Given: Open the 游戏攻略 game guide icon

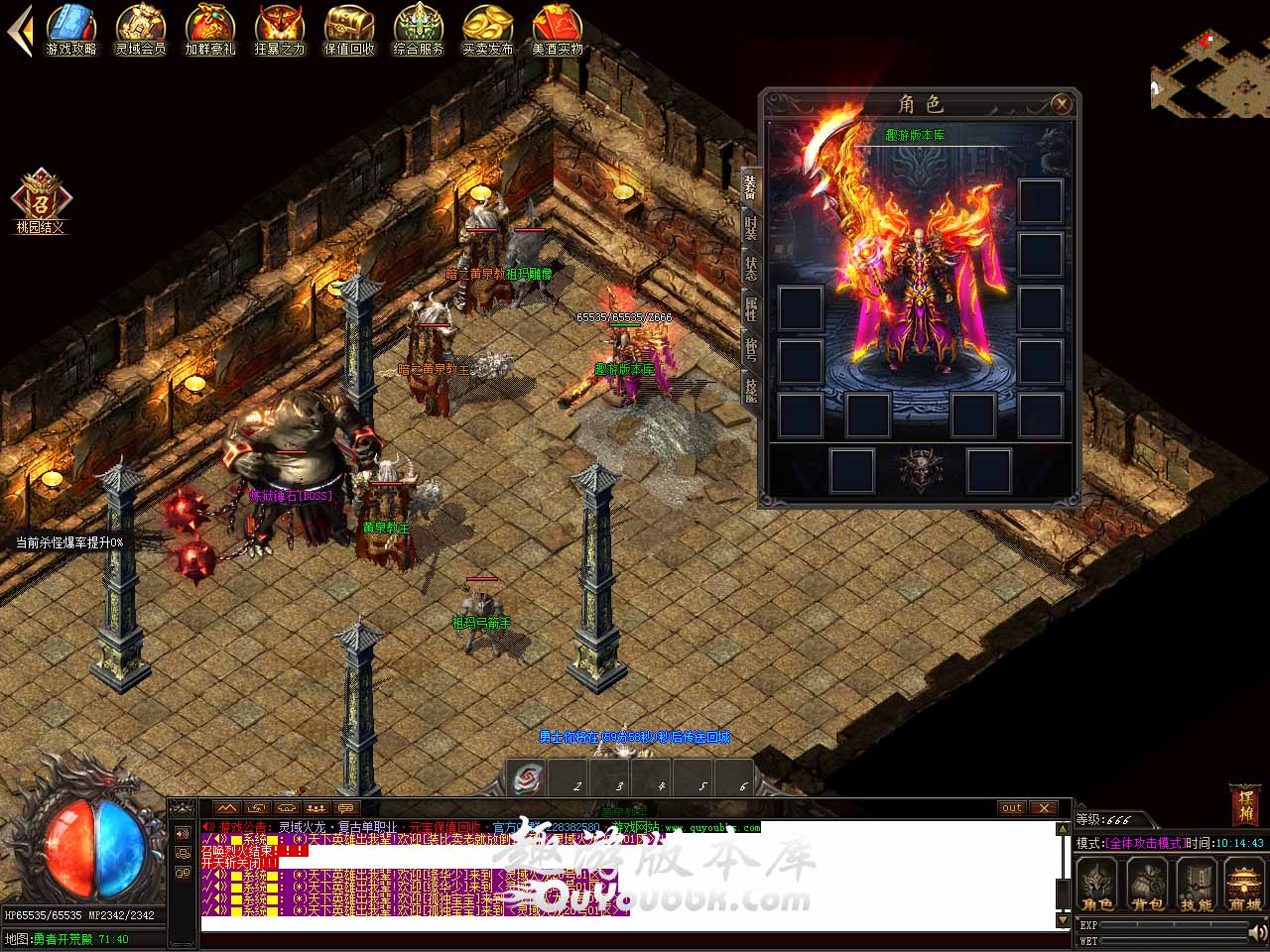Looking at the screenshot, I should [71, 28].
